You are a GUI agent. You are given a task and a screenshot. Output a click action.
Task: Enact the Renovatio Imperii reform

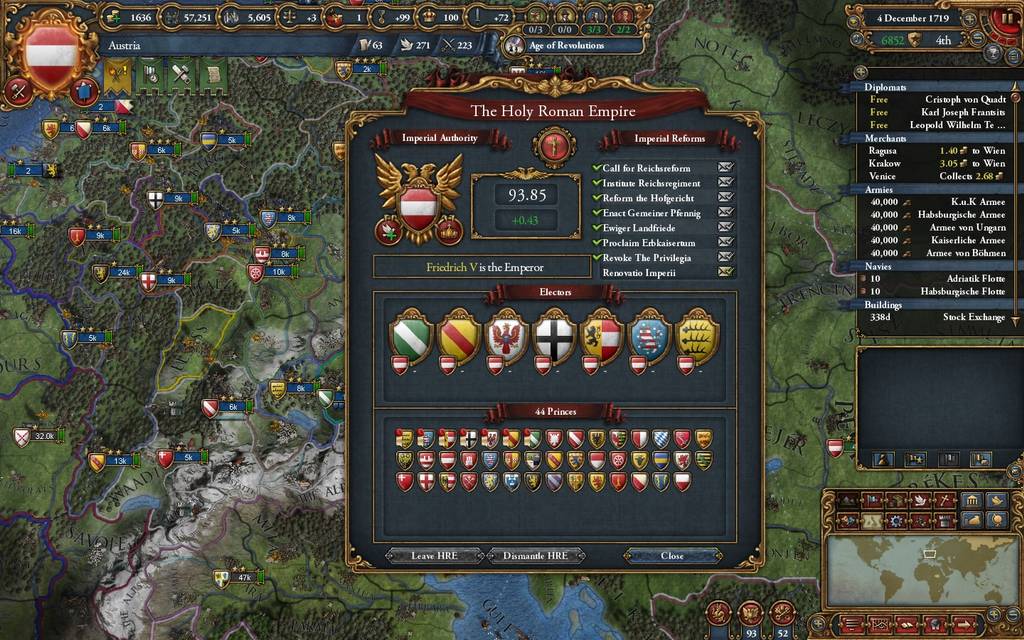pos(725,273)
